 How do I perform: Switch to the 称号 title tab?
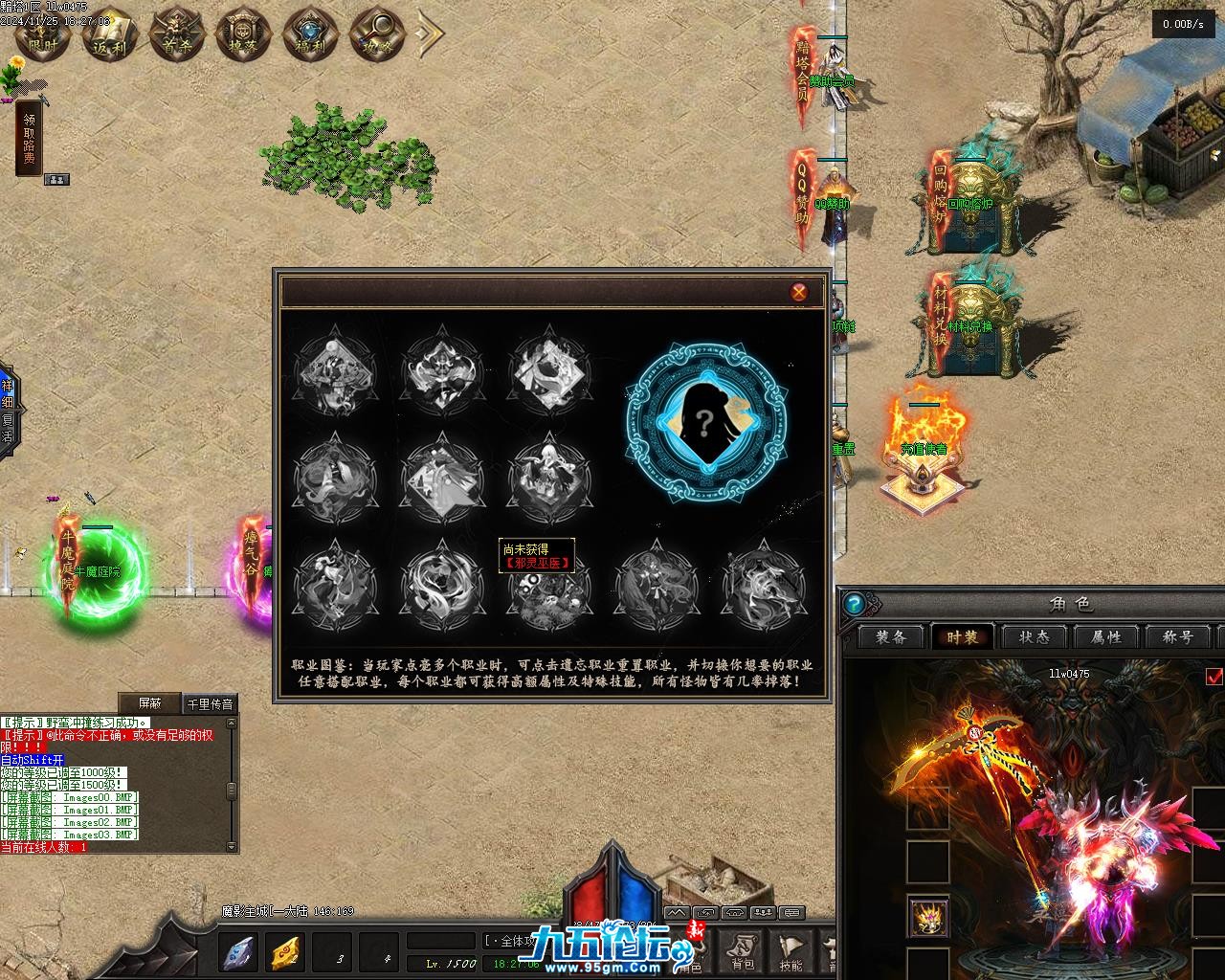pyautogui.click(x=1178, y=637)
